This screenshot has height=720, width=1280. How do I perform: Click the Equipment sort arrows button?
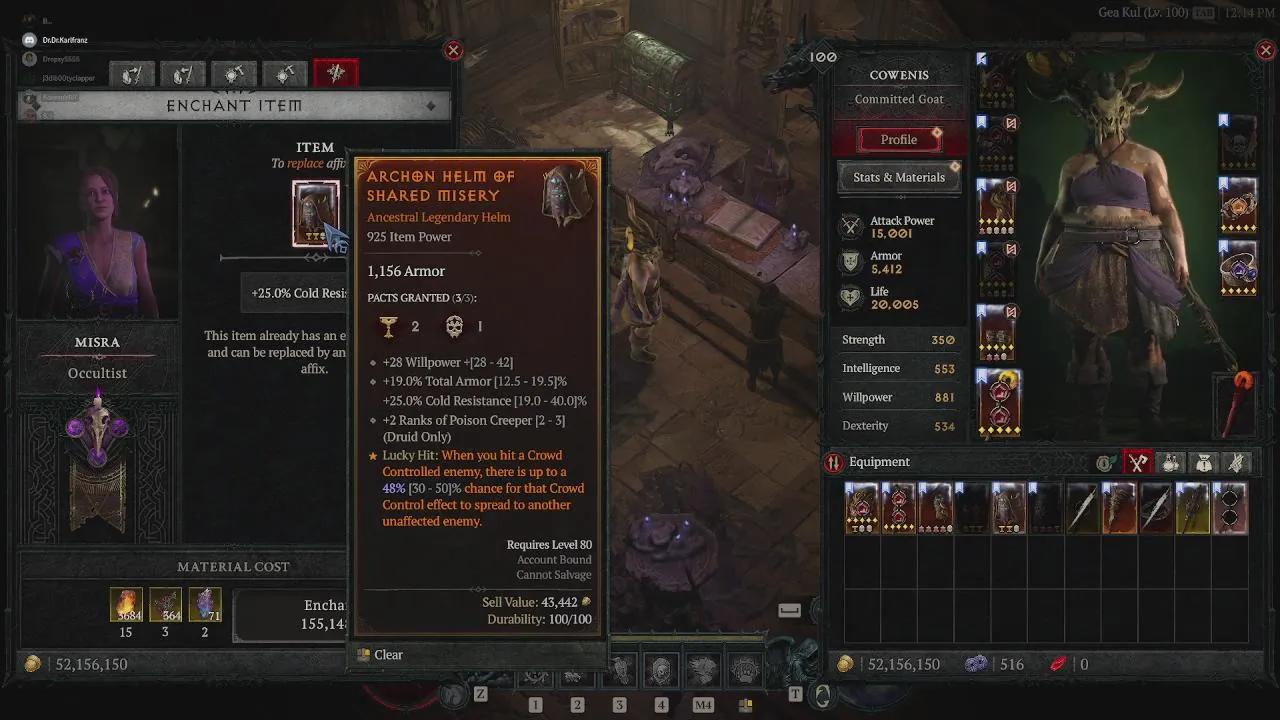833,462
